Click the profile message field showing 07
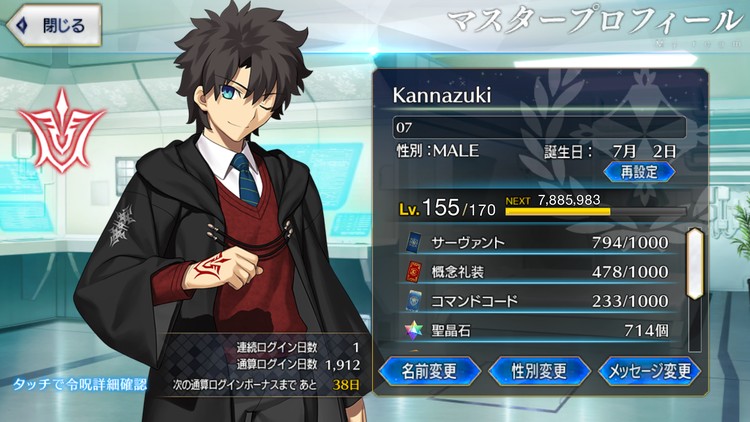 pos(540,128)
